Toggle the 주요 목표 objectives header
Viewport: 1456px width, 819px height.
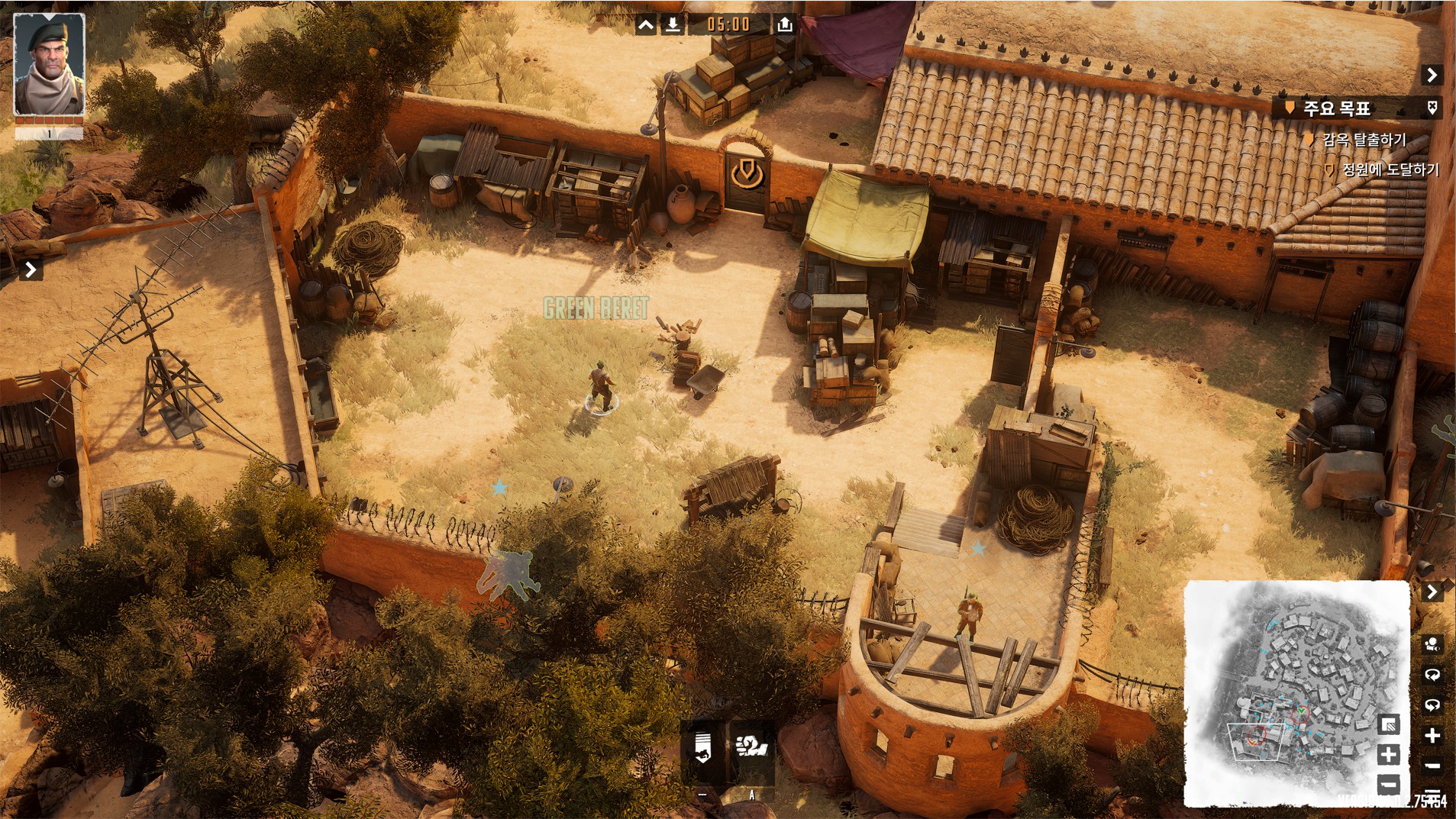(1337, 108)
